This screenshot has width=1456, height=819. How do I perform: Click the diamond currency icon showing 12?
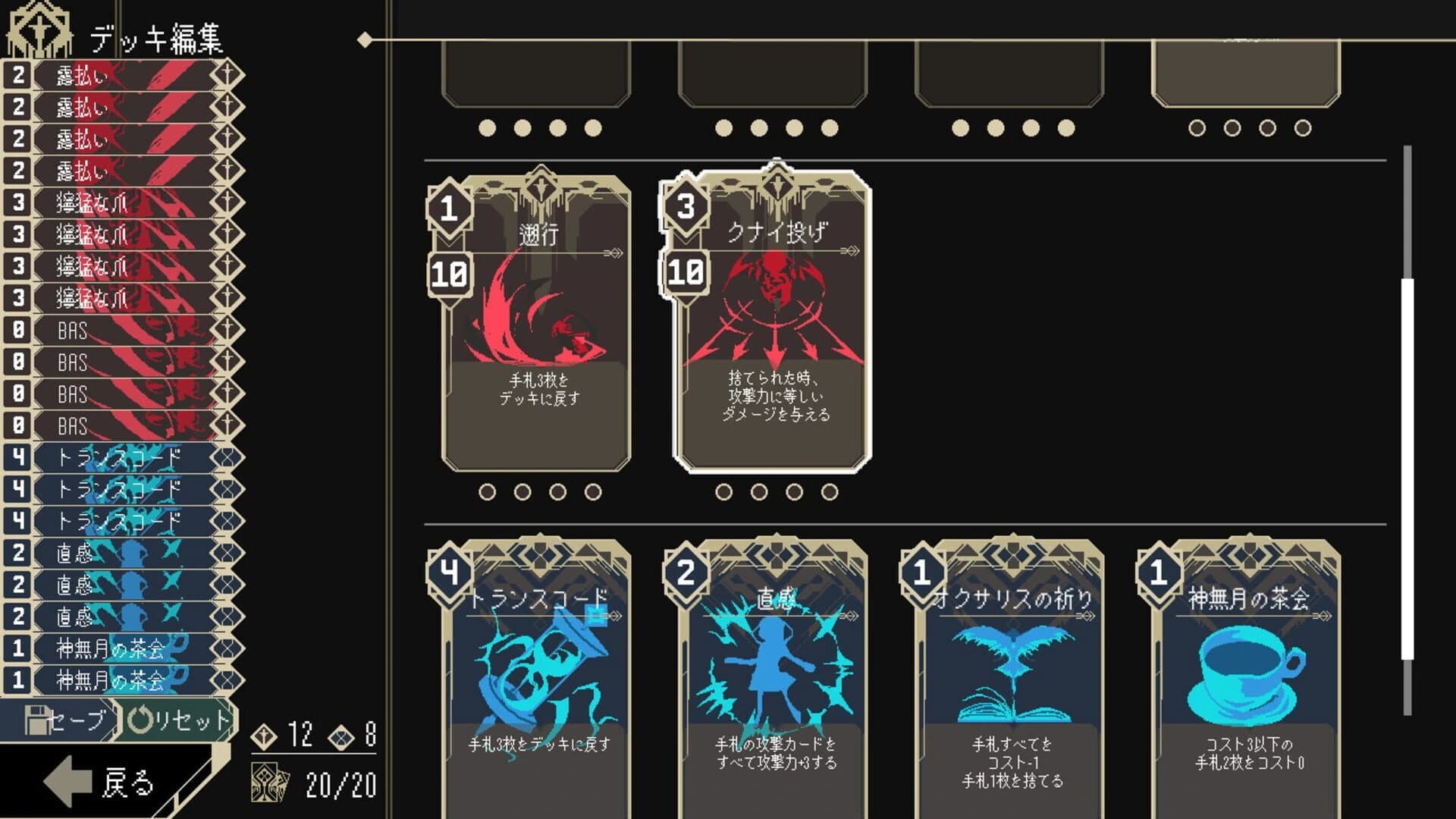coord(265,737)
